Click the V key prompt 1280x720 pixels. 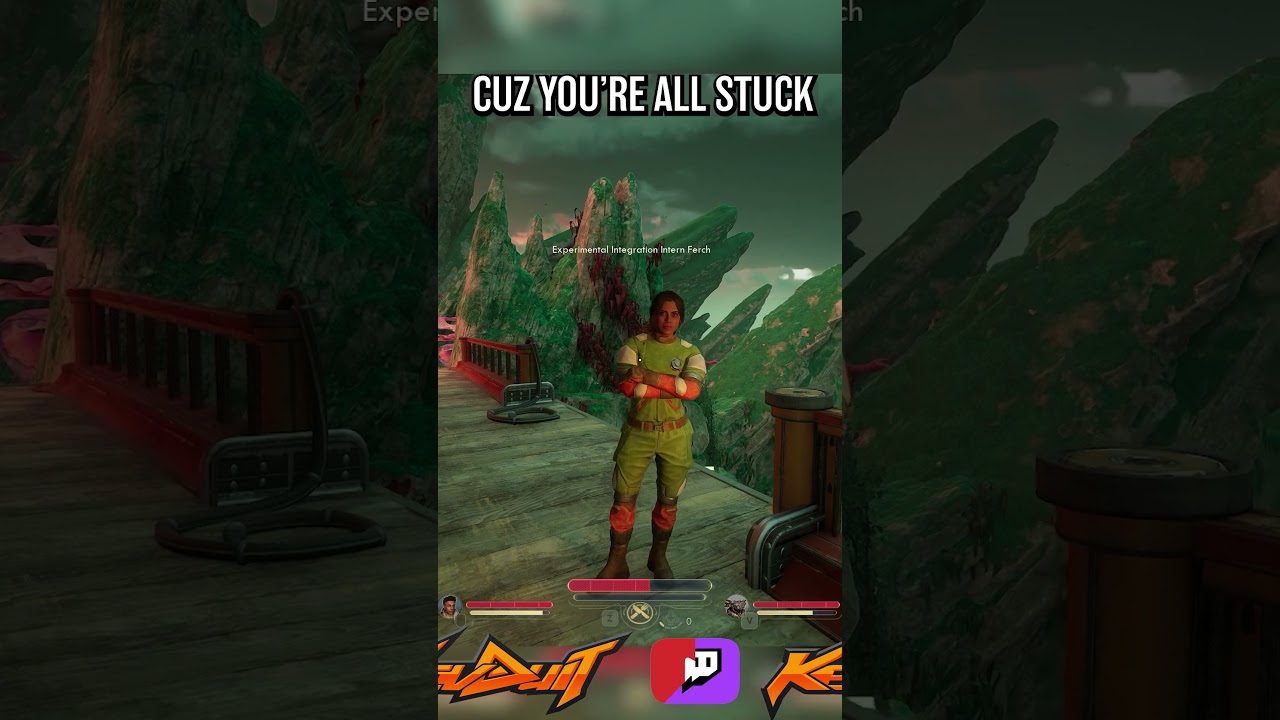click(750, 620)
